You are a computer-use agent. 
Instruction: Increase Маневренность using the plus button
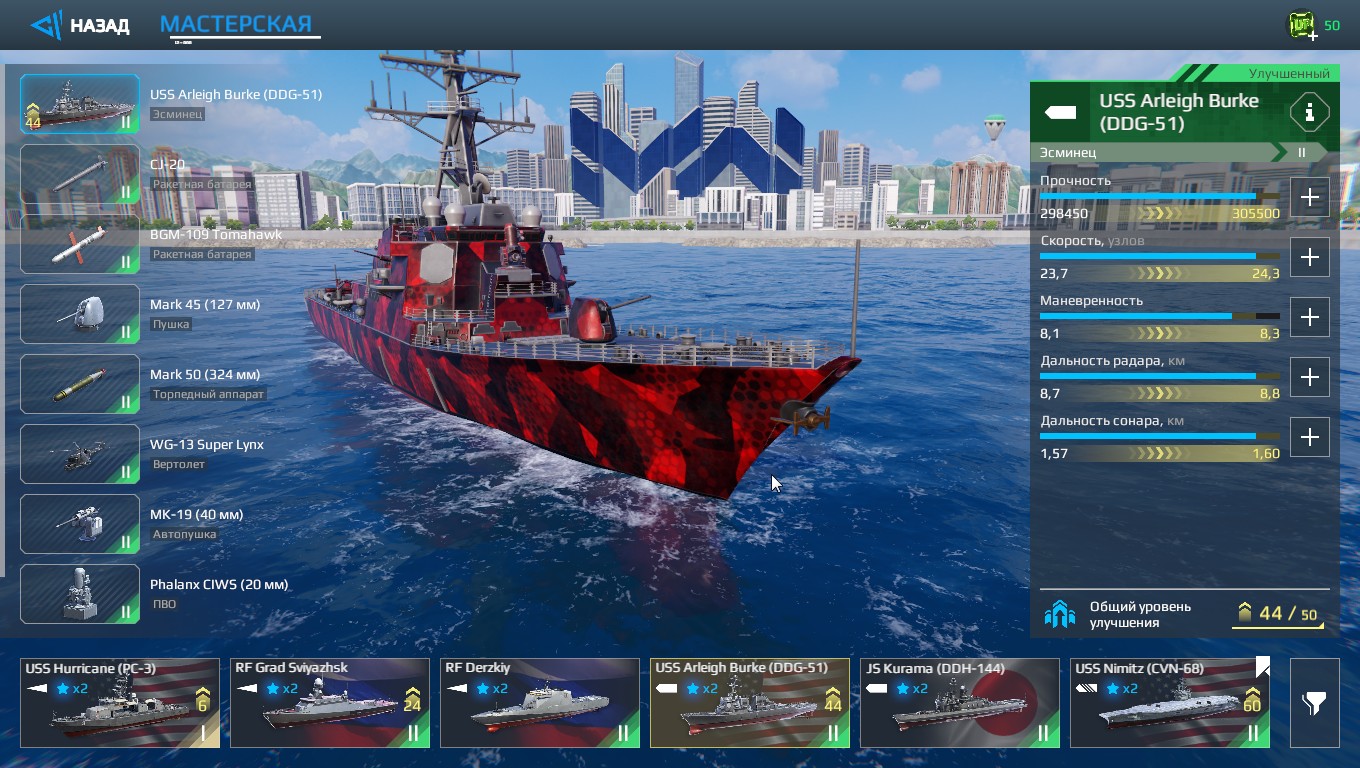(1309, 317)
